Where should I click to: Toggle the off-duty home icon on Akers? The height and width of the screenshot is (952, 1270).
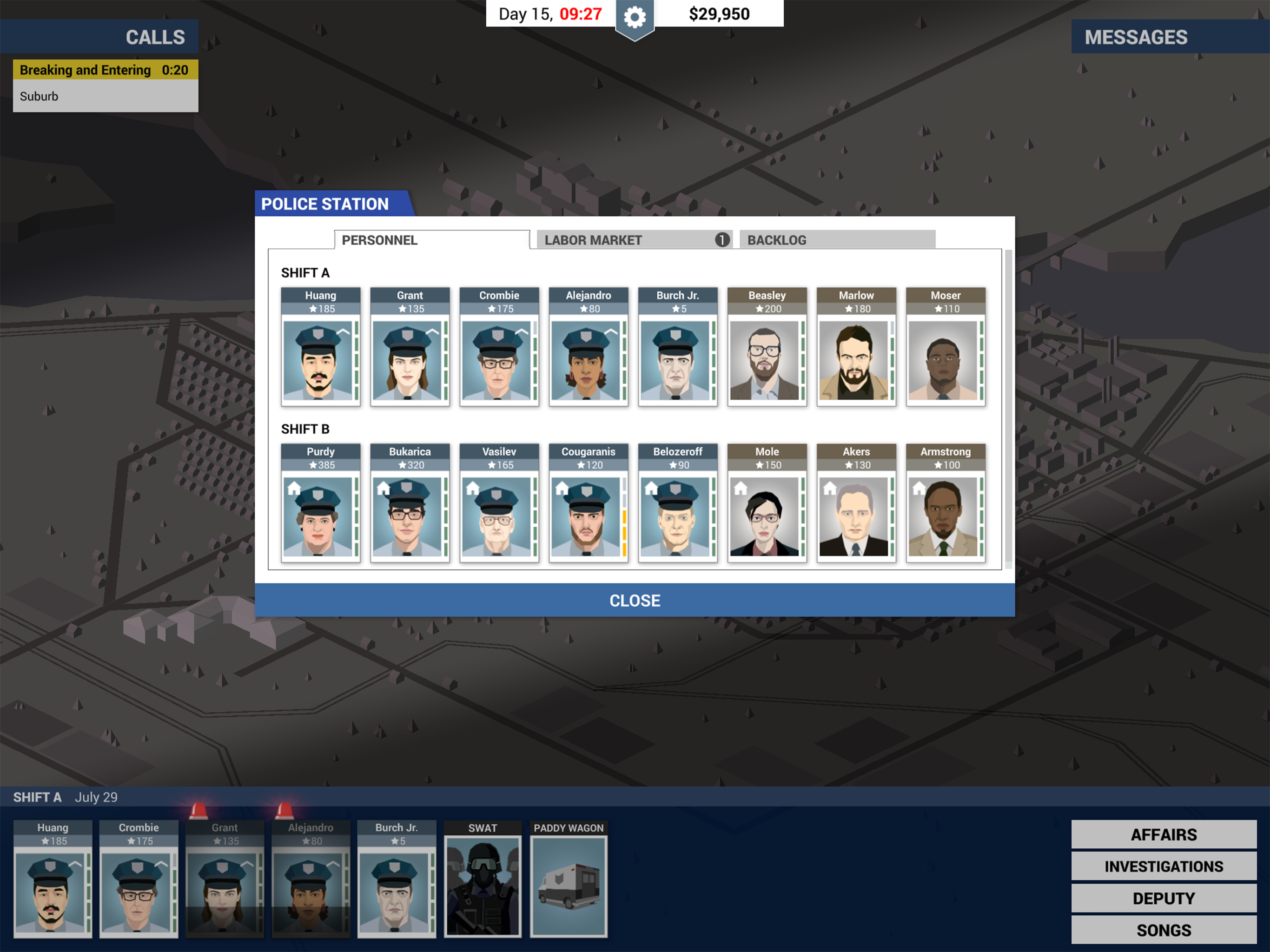click(x=830, y=488)
